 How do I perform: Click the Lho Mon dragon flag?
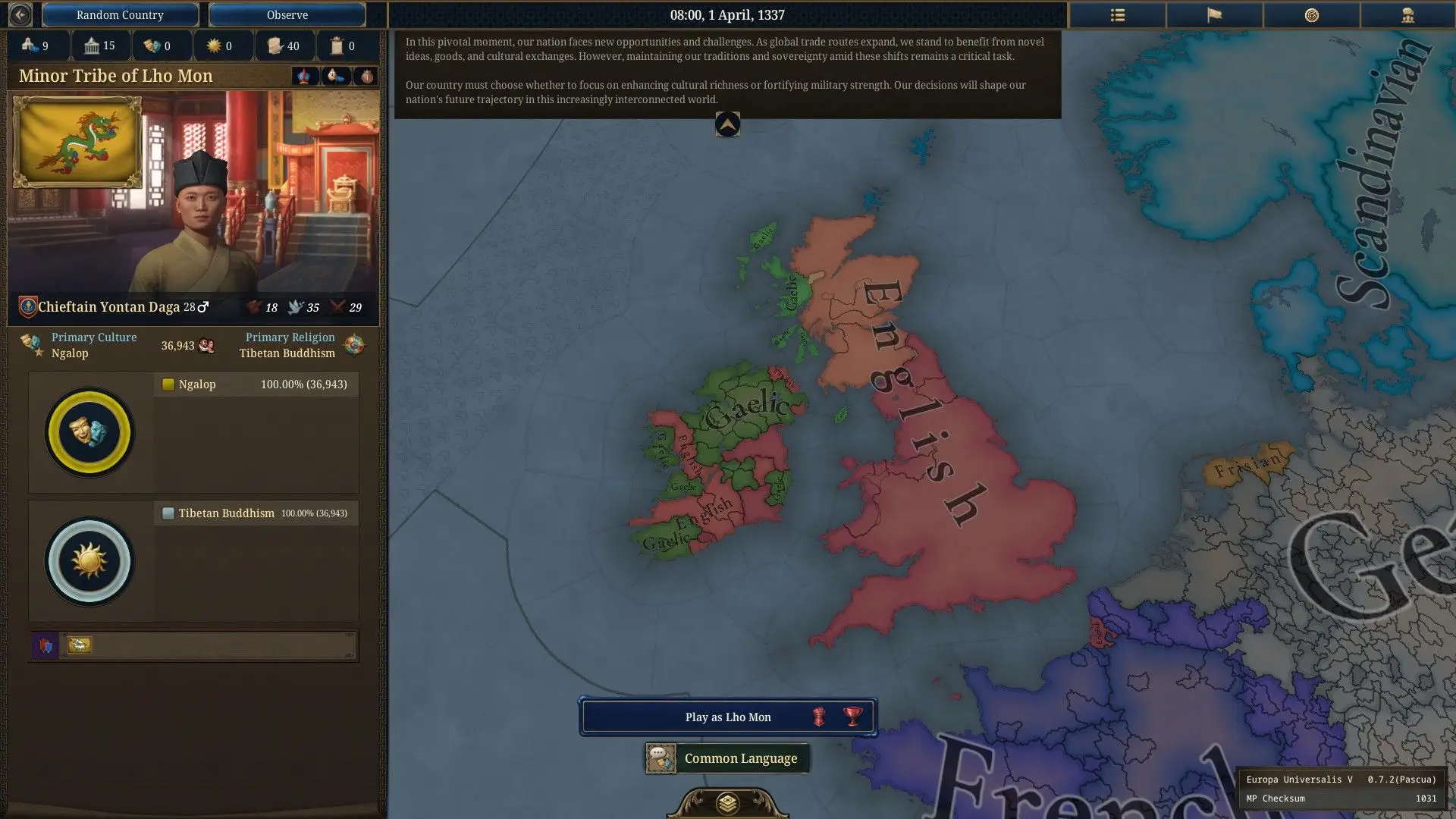(77, 142)
